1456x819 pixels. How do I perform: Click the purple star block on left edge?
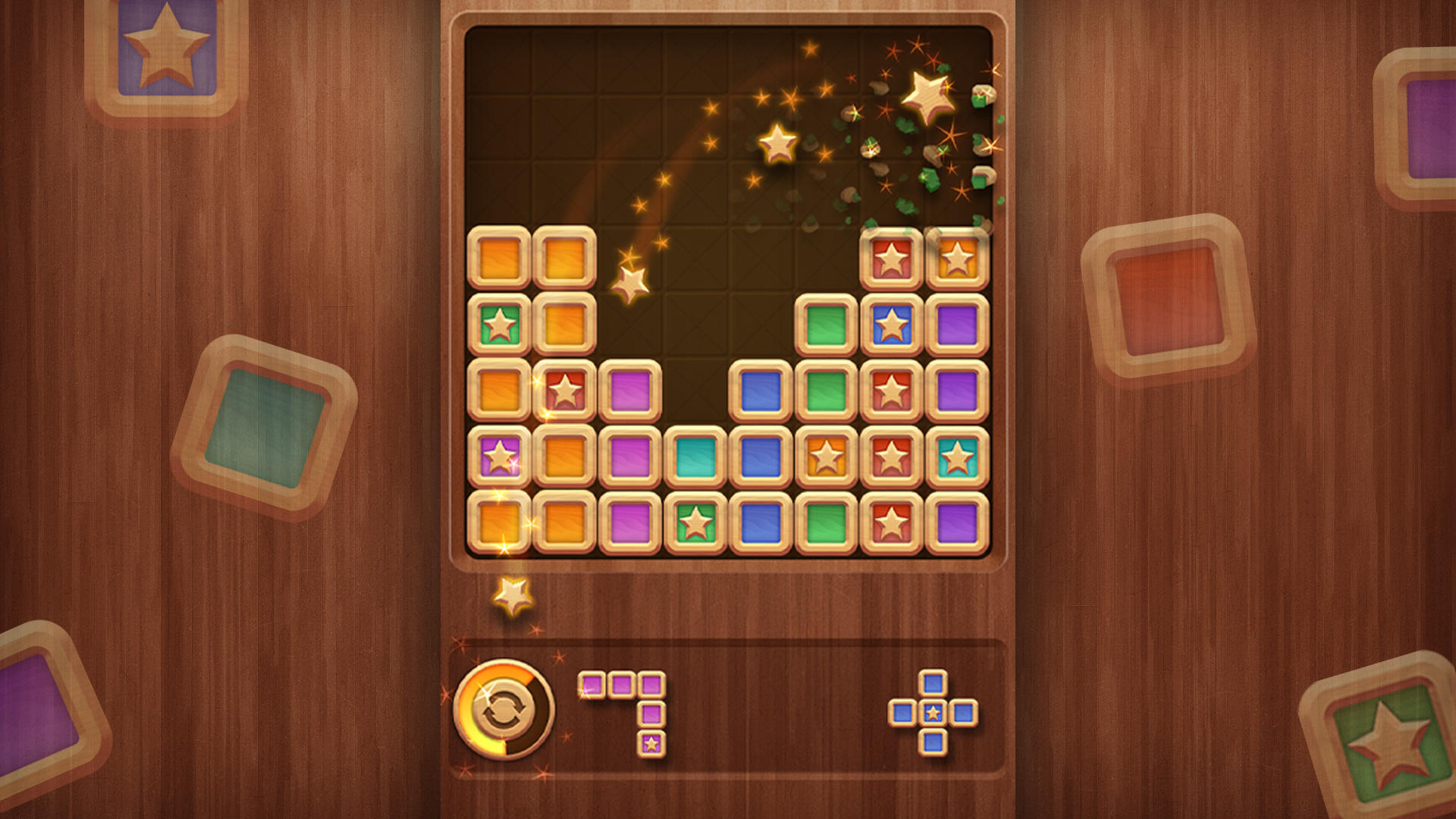click(500, 453)
